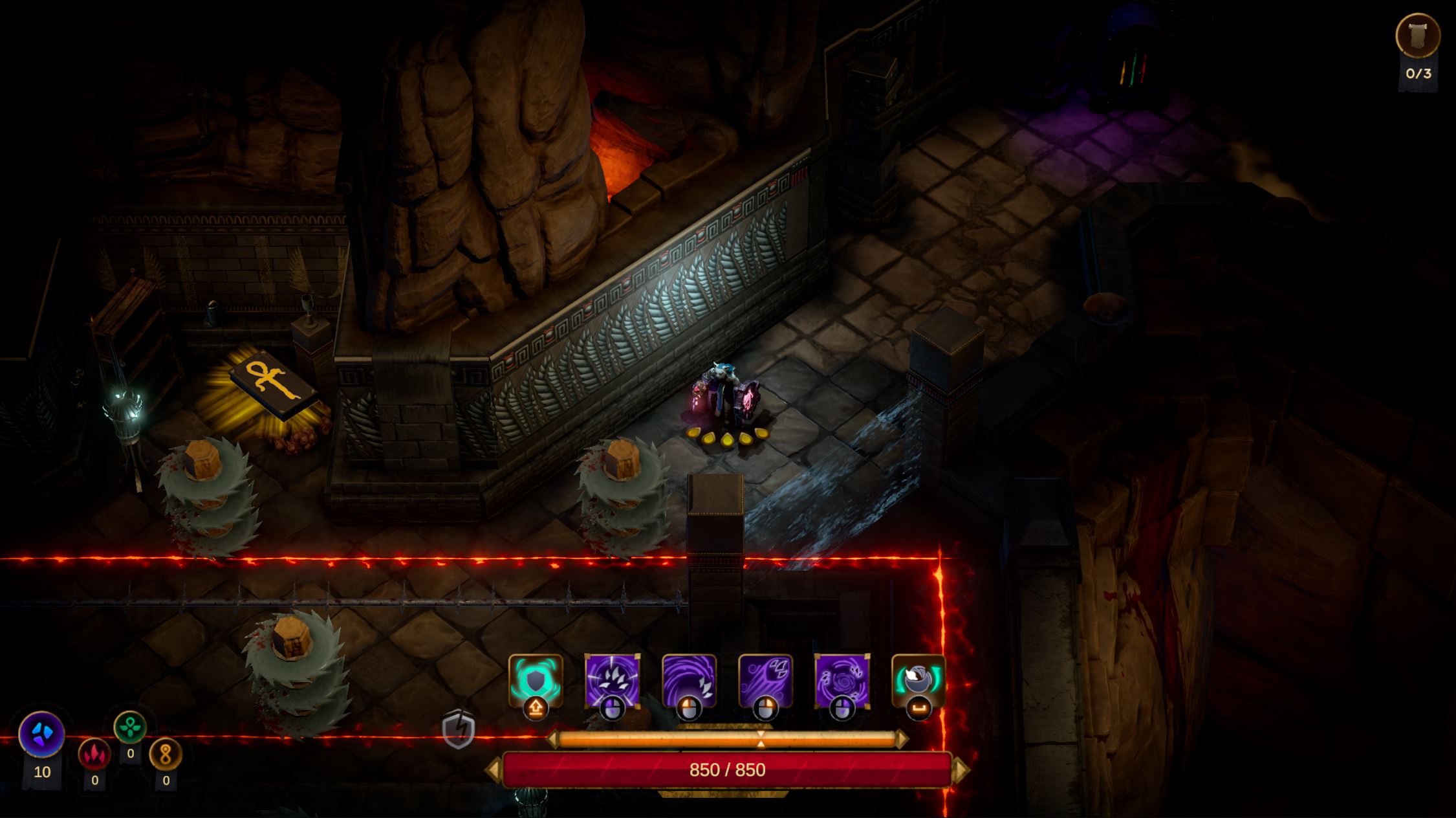The width and height of the screenshot is (1456, 818).
Task: Choose the green leaf resource icon
Action: tap(130, 727)
